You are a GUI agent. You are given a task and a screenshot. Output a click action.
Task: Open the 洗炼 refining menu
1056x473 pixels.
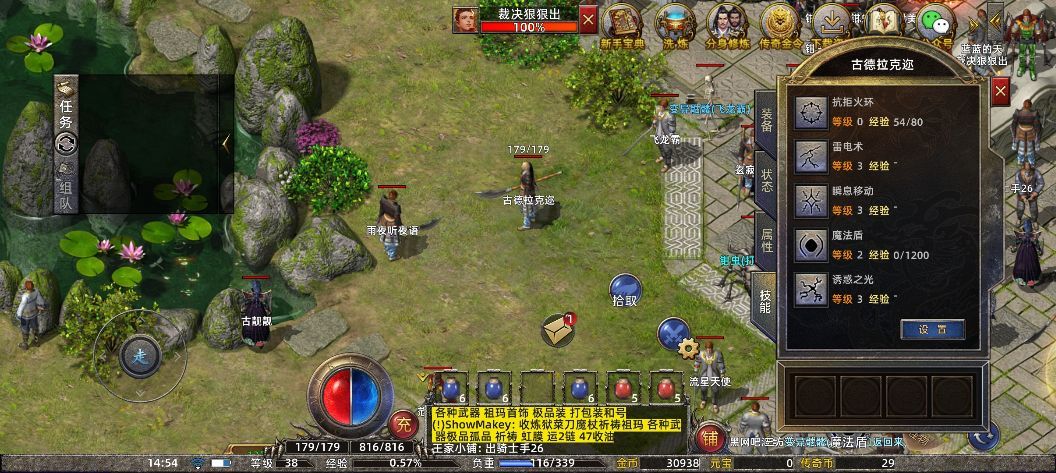(x=674, y=22)
